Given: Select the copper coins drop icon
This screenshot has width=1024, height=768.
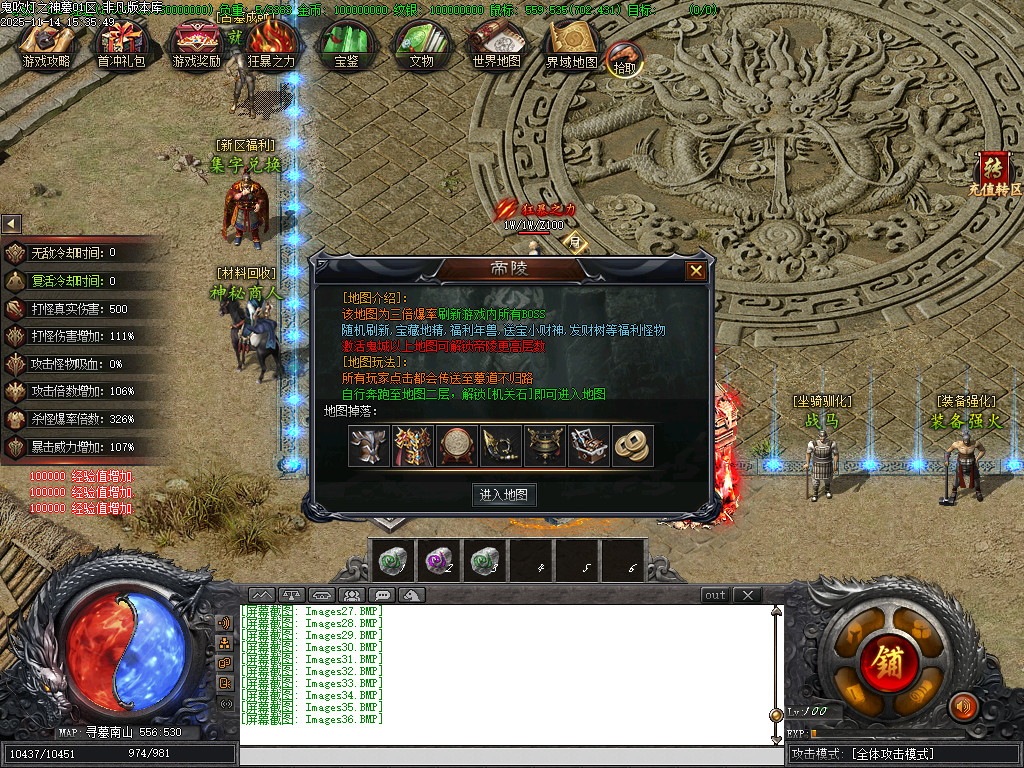Looking at the screenshot, I should (x=632, y=446).
